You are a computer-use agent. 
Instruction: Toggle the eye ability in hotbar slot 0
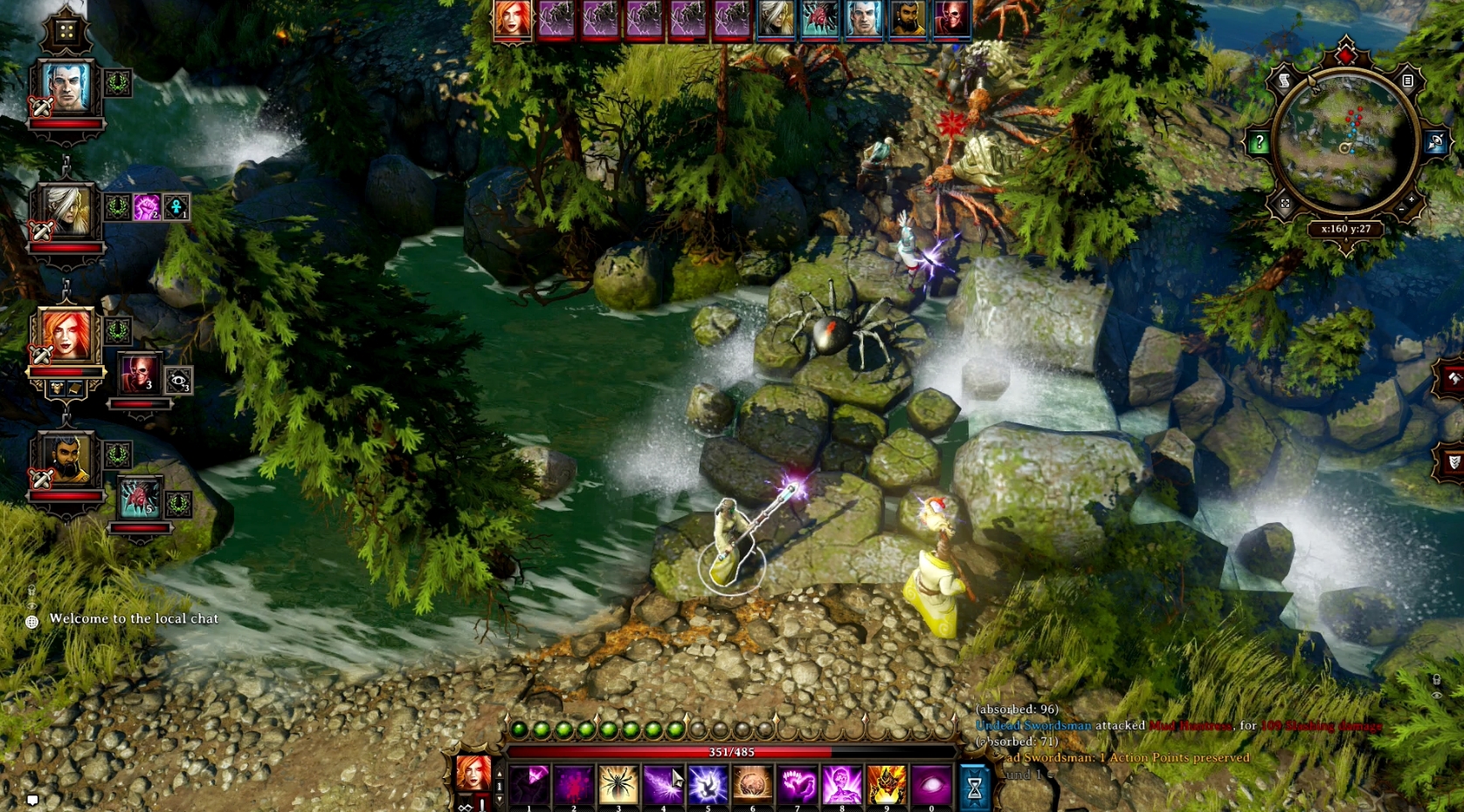coord(929,784)
